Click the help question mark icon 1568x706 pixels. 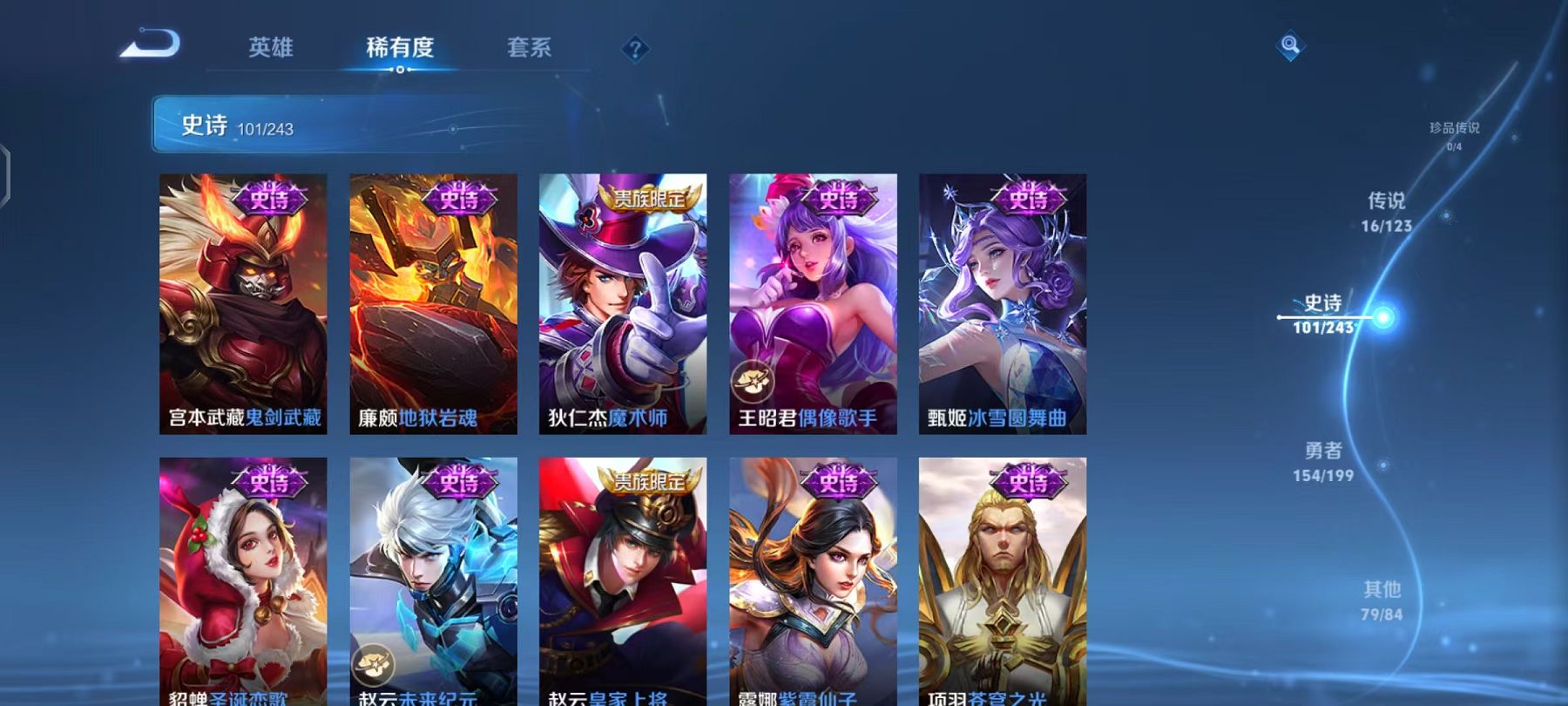pos(635,50)
